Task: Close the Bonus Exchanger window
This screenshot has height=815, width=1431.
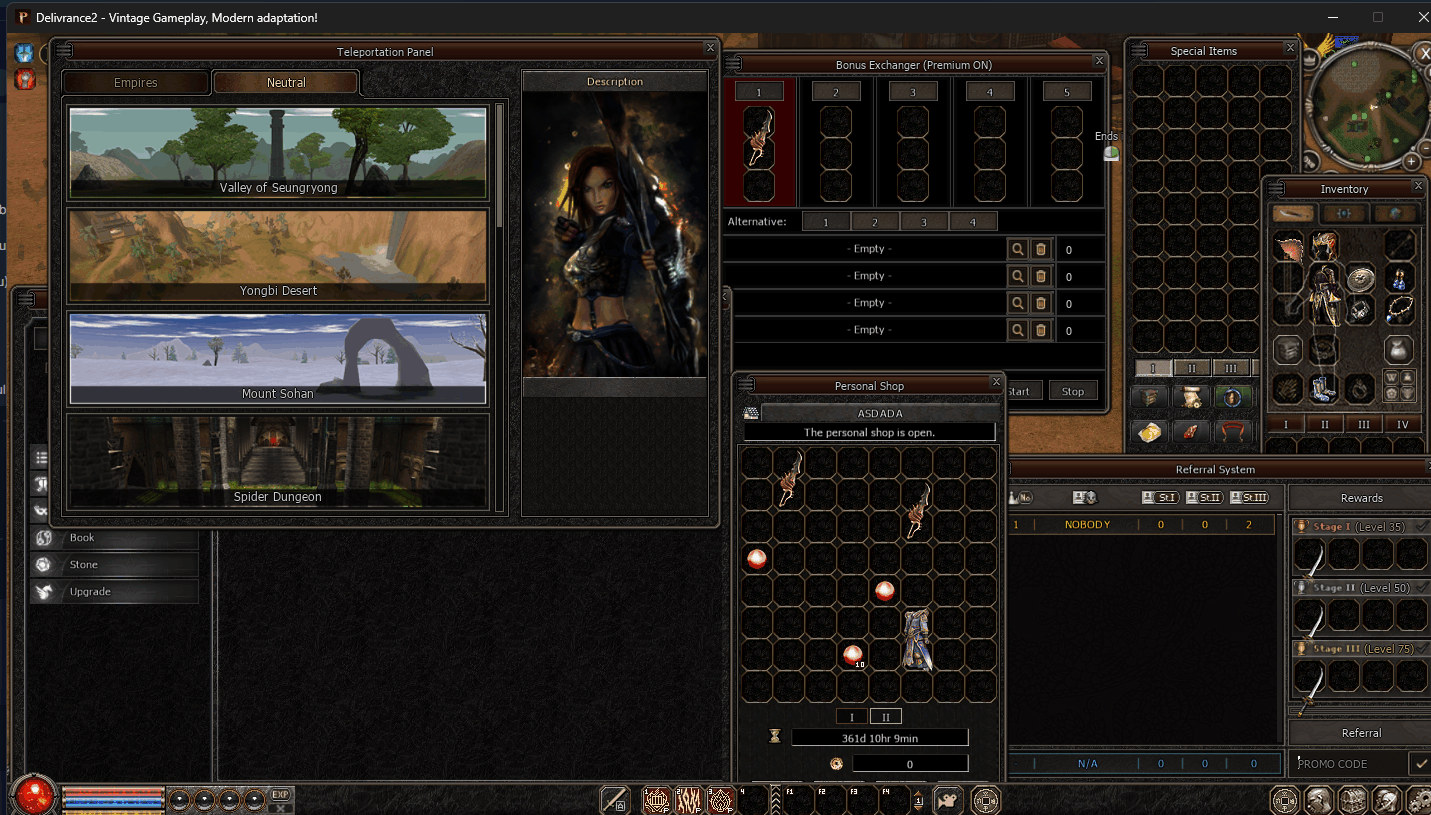Action: tap(1099, 61)
